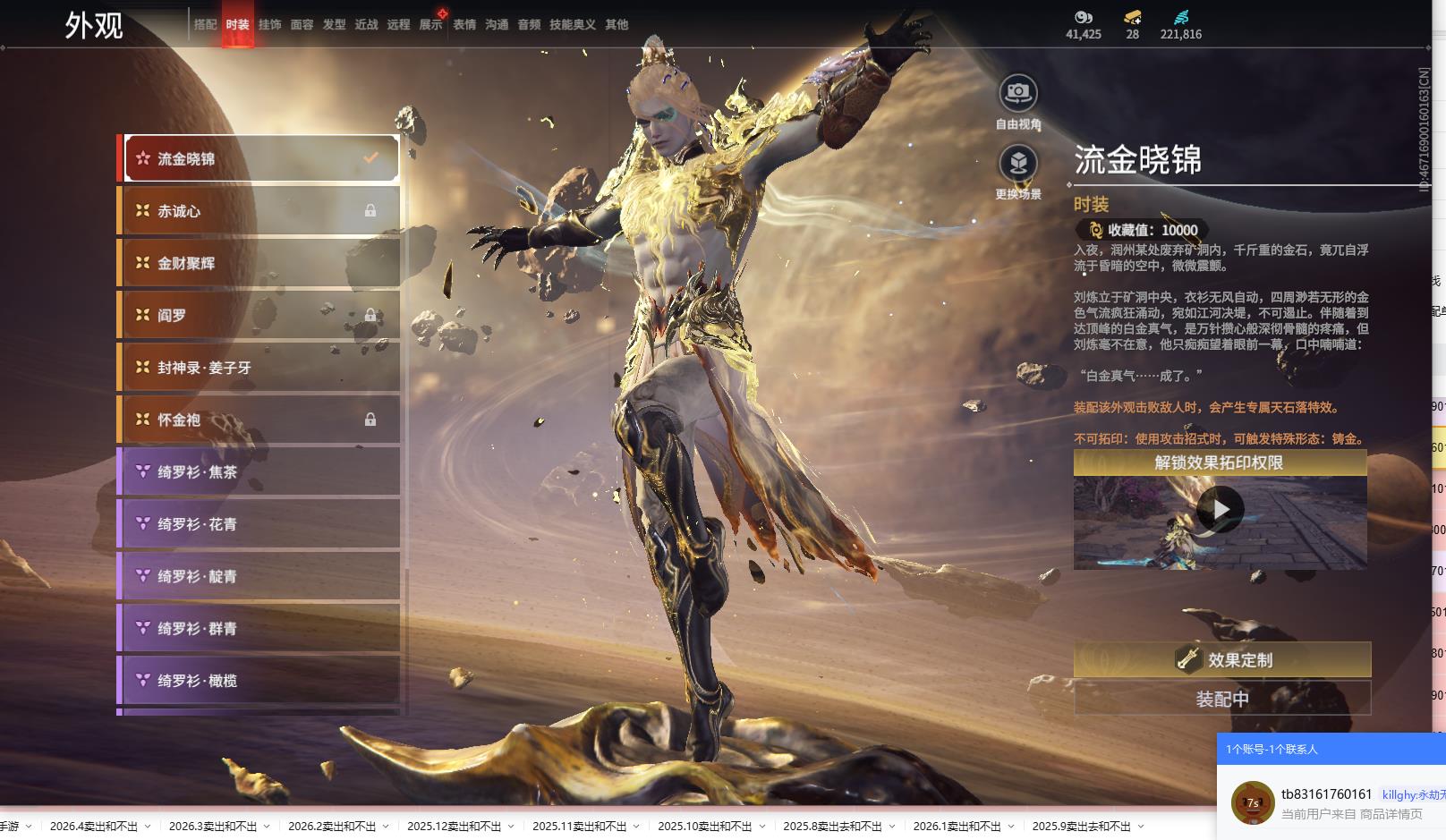Screen dimensions: 1446x840
Task: Play the outfit effect preview video
Action: pos(1220,510)
